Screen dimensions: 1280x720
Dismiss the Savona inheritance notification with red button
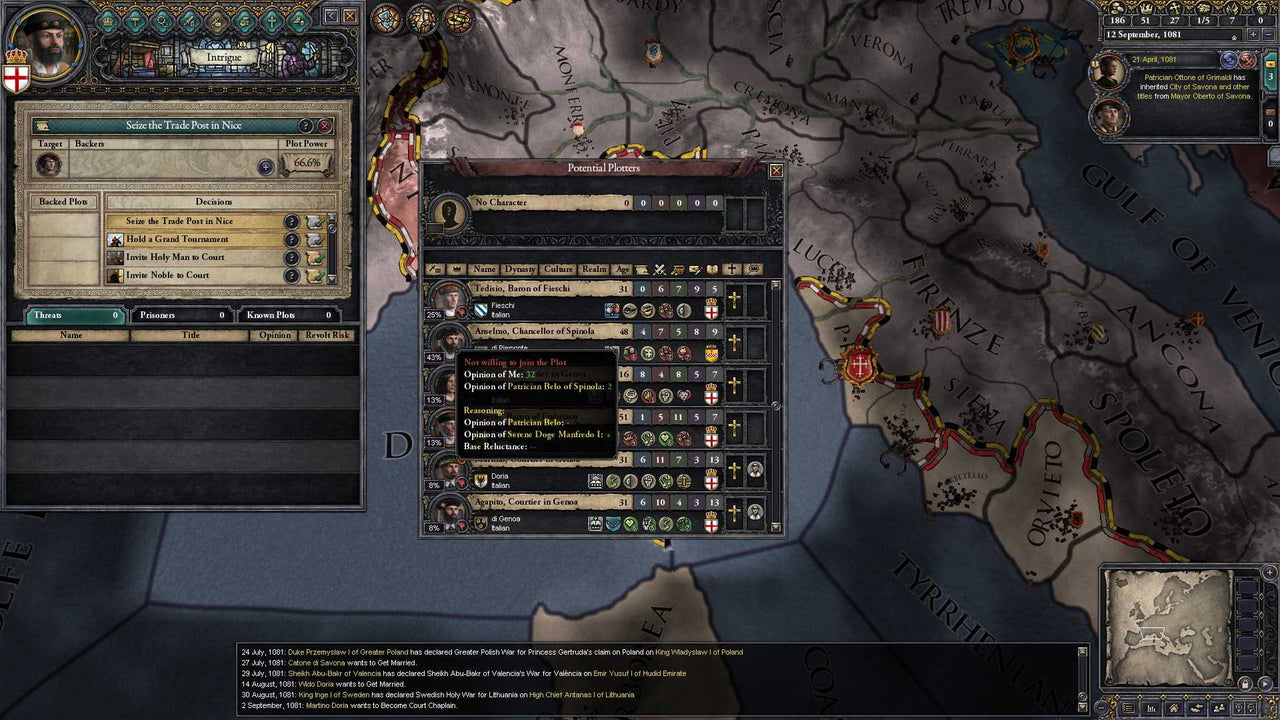tap(1247, 61)
